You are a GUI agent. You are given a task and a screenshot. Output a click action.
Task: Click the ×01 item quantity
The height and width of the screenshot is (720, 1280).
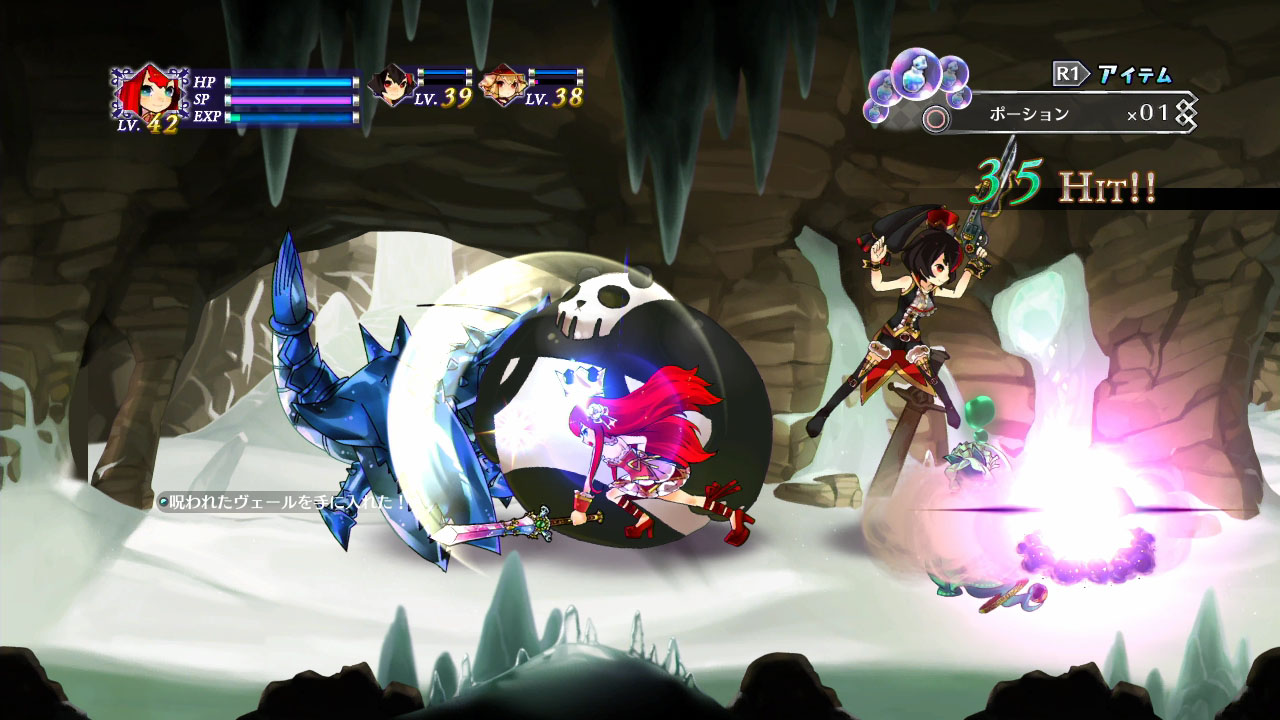pyautogui.click(x=1147, y=113)
